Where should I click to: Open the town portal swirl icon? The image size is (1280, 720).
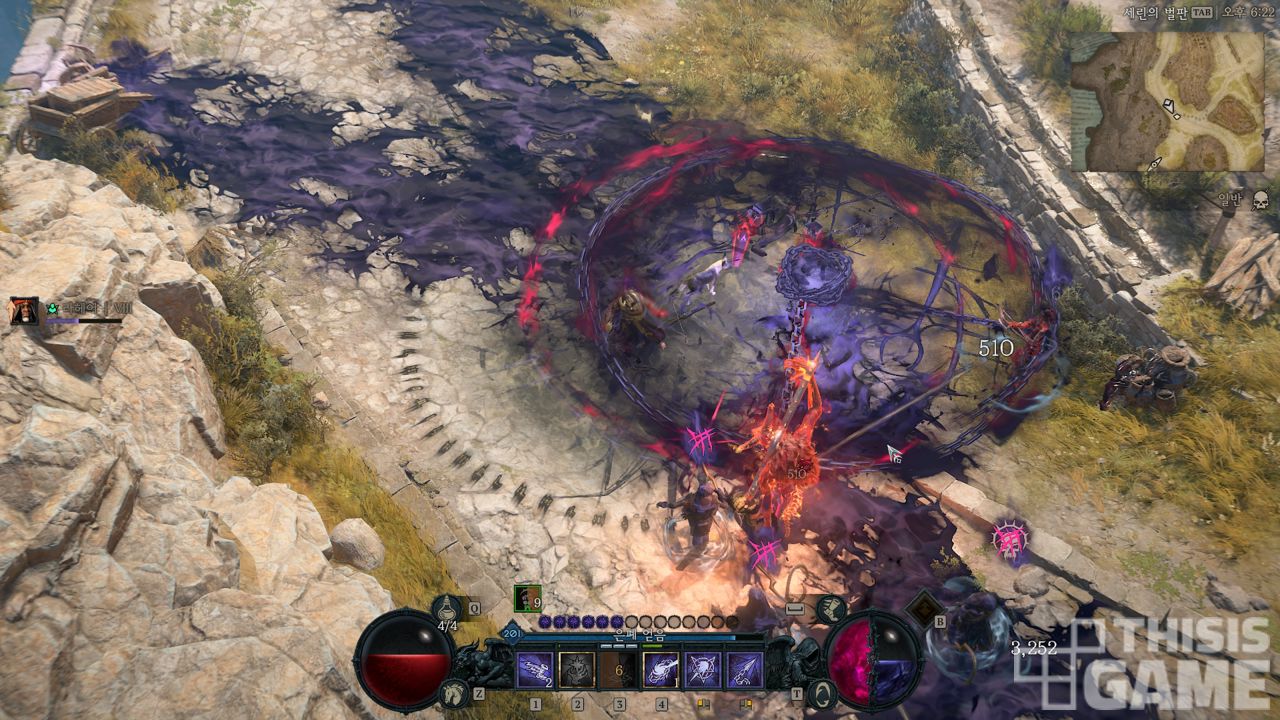click(819, 692)
